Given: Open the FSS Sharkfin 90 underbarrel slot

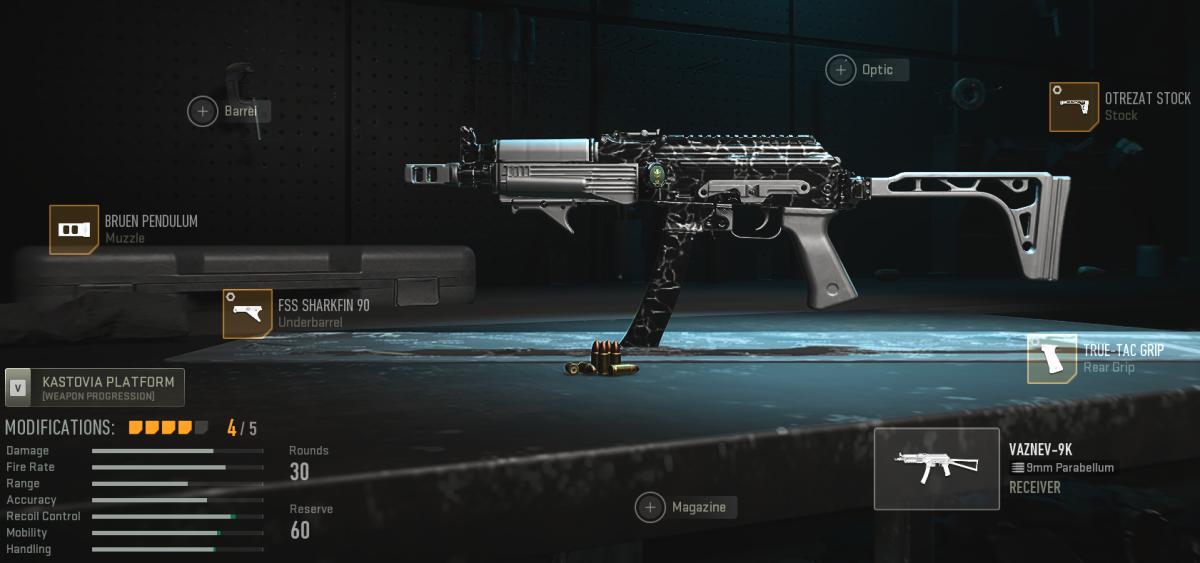Looking at the screenshot, I should [247, 313].
